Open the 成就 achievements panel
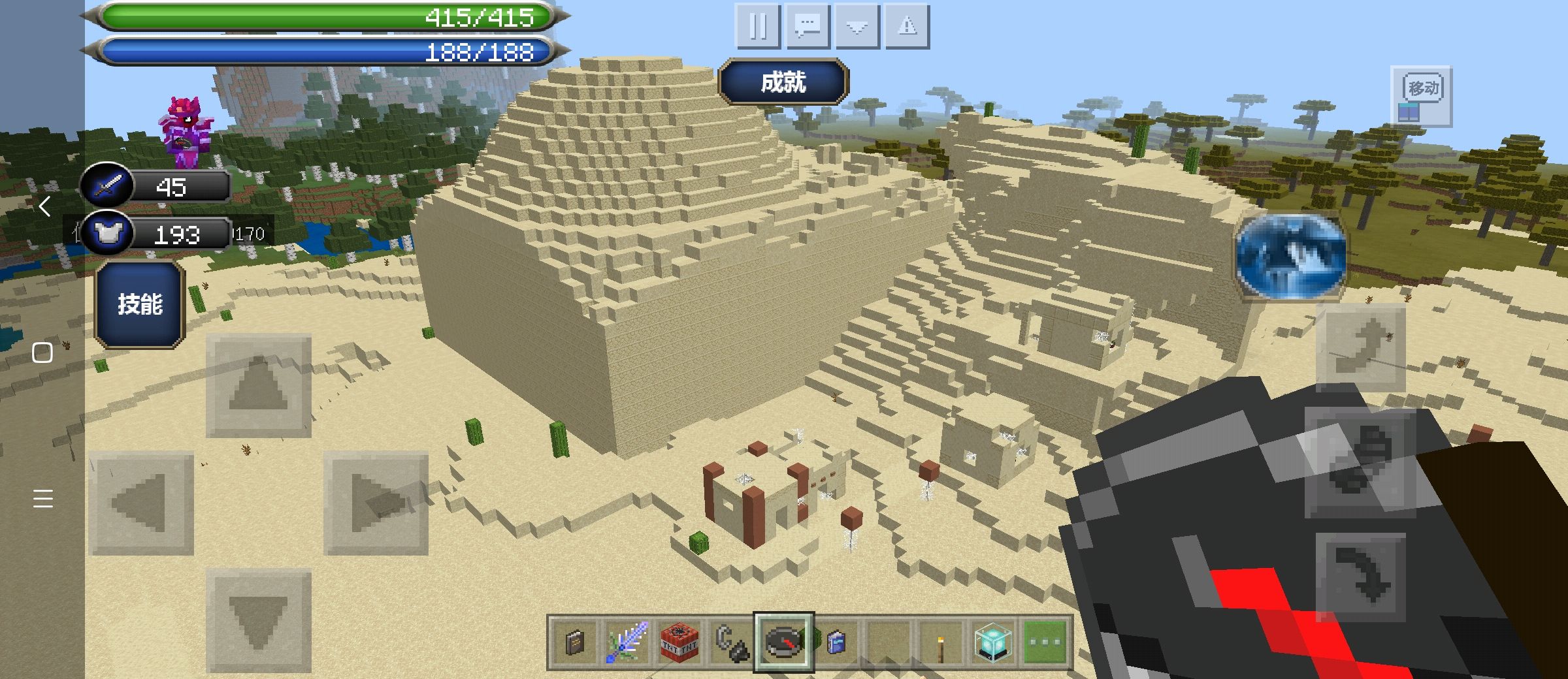The height and width of the screenshot is (679, 1568). coord(783,82)
